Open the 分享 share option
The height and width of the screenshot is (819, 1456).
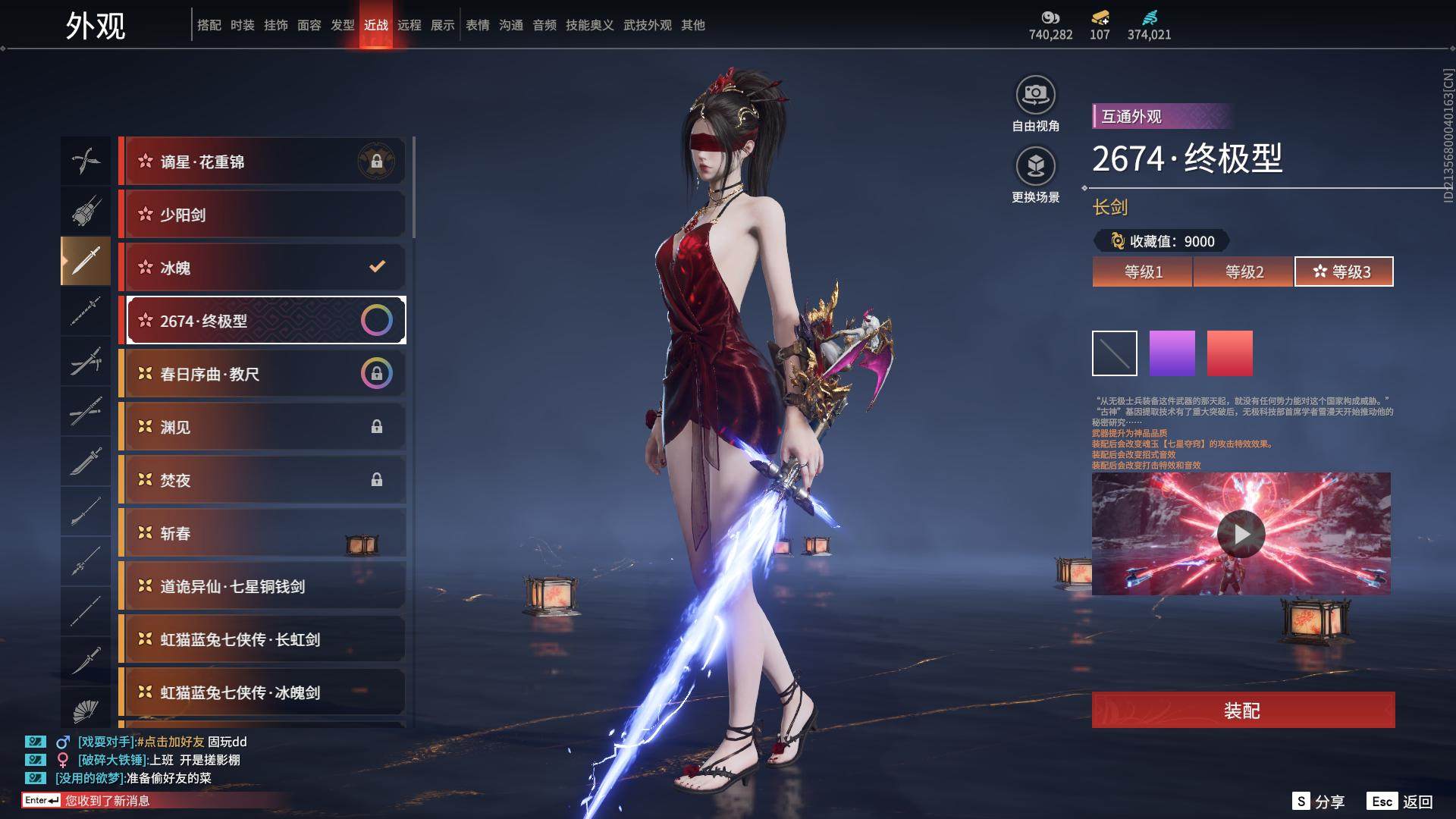tap(1319, 802)
